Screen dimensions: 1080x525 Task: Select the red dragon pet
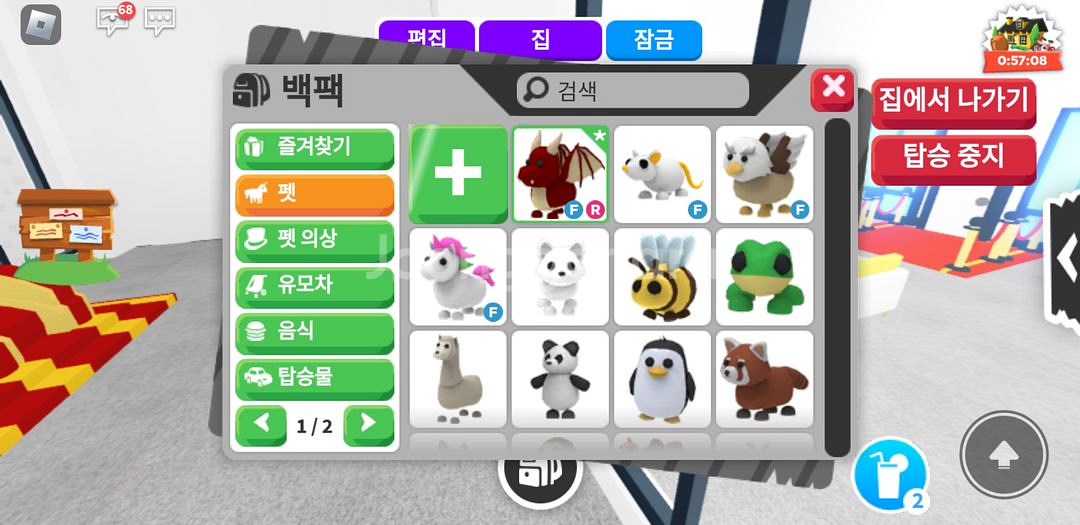pos(561,174)
